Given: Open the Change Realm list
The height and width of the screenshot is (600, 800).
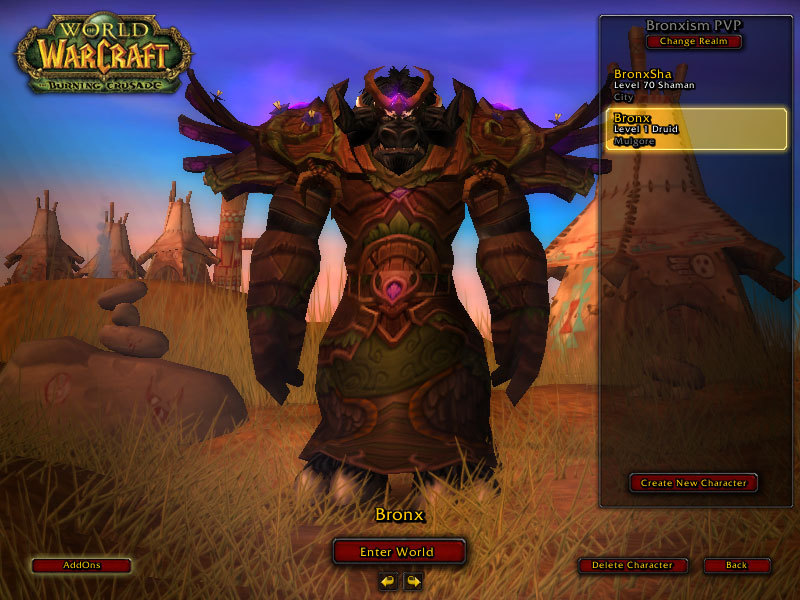Looking at the screenshot, I should [x=694, y=42].
